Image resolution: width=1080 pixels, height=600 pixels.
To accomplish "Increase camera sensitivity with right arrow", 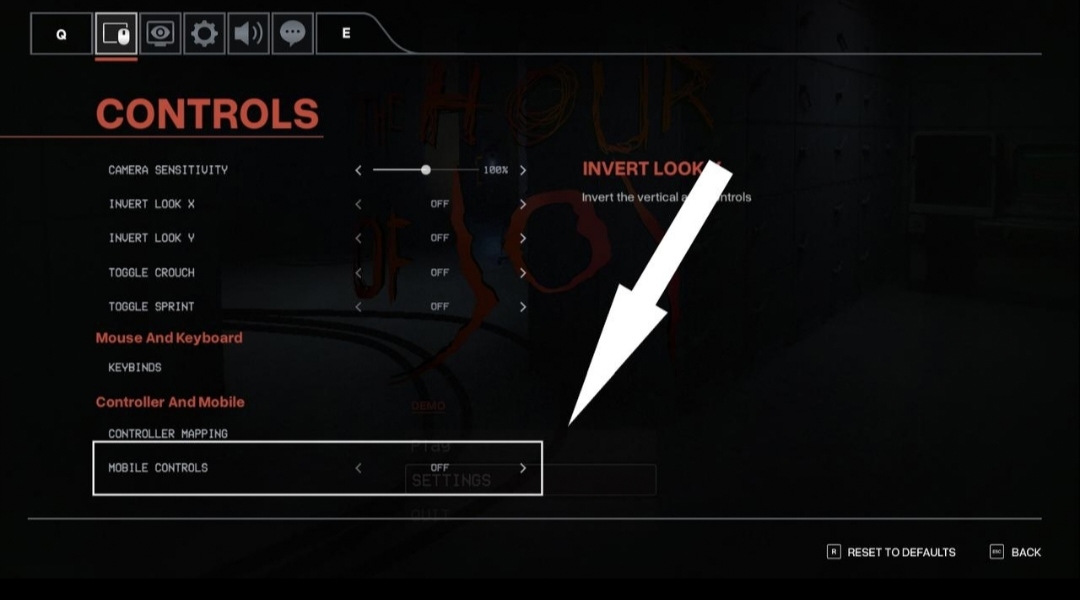I will point(523,170).
